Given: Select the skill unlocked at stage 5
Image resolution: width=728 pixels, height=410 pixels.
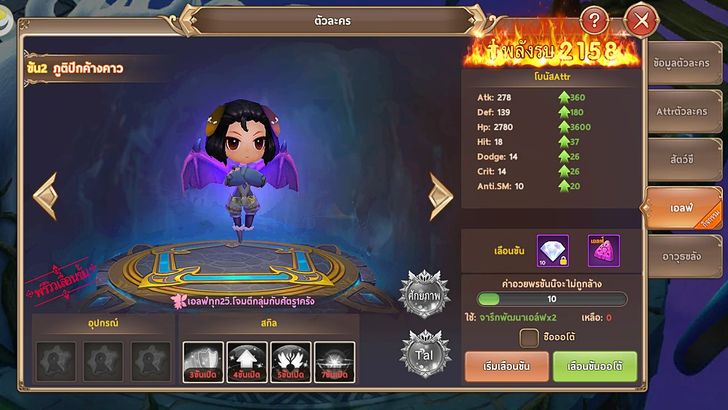Looking at the screenshot, I should 288,360.
